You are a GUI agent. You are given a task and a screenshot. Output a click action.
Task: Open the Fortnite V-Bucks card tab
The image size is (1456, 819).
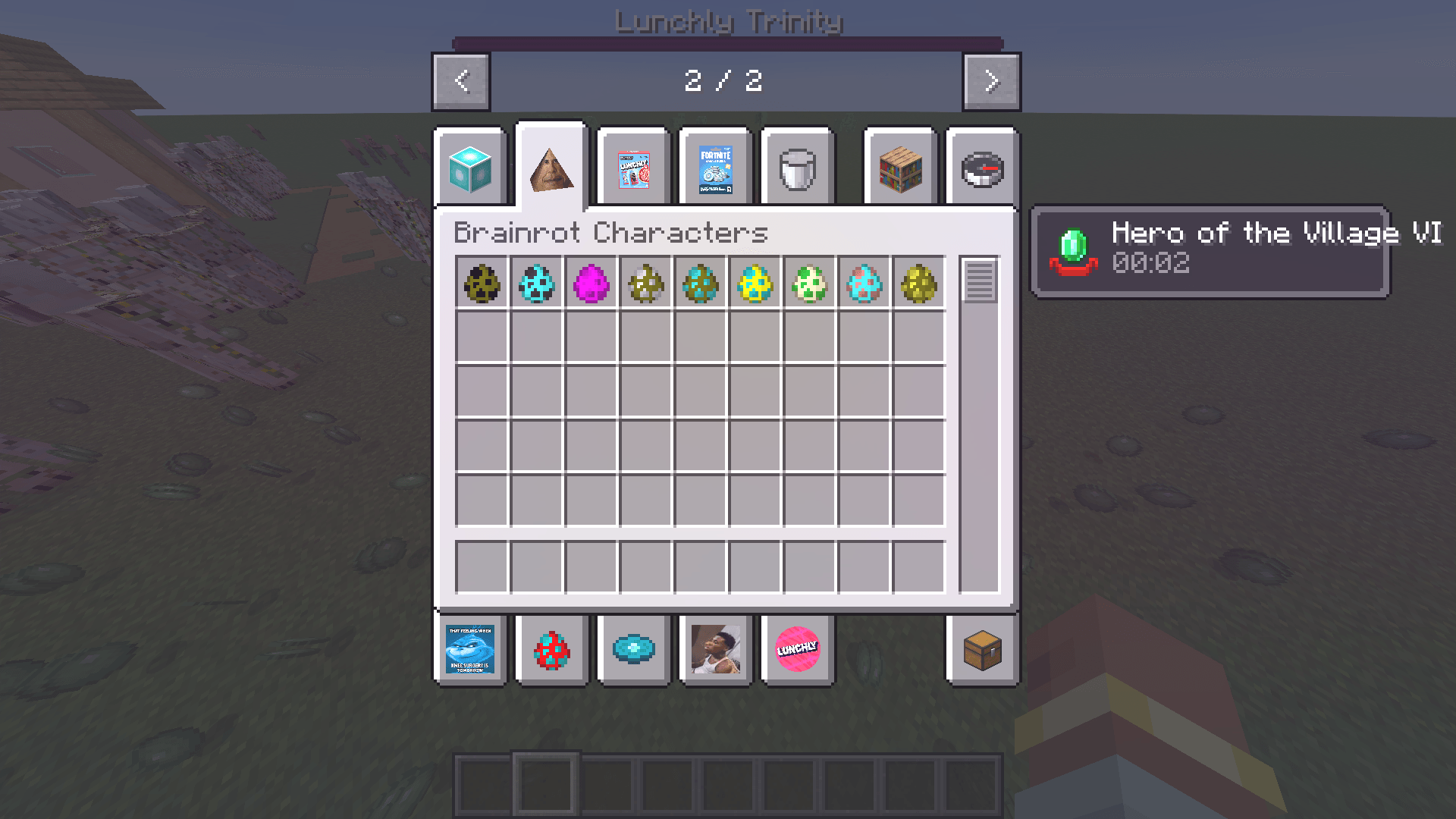[715, 167]
